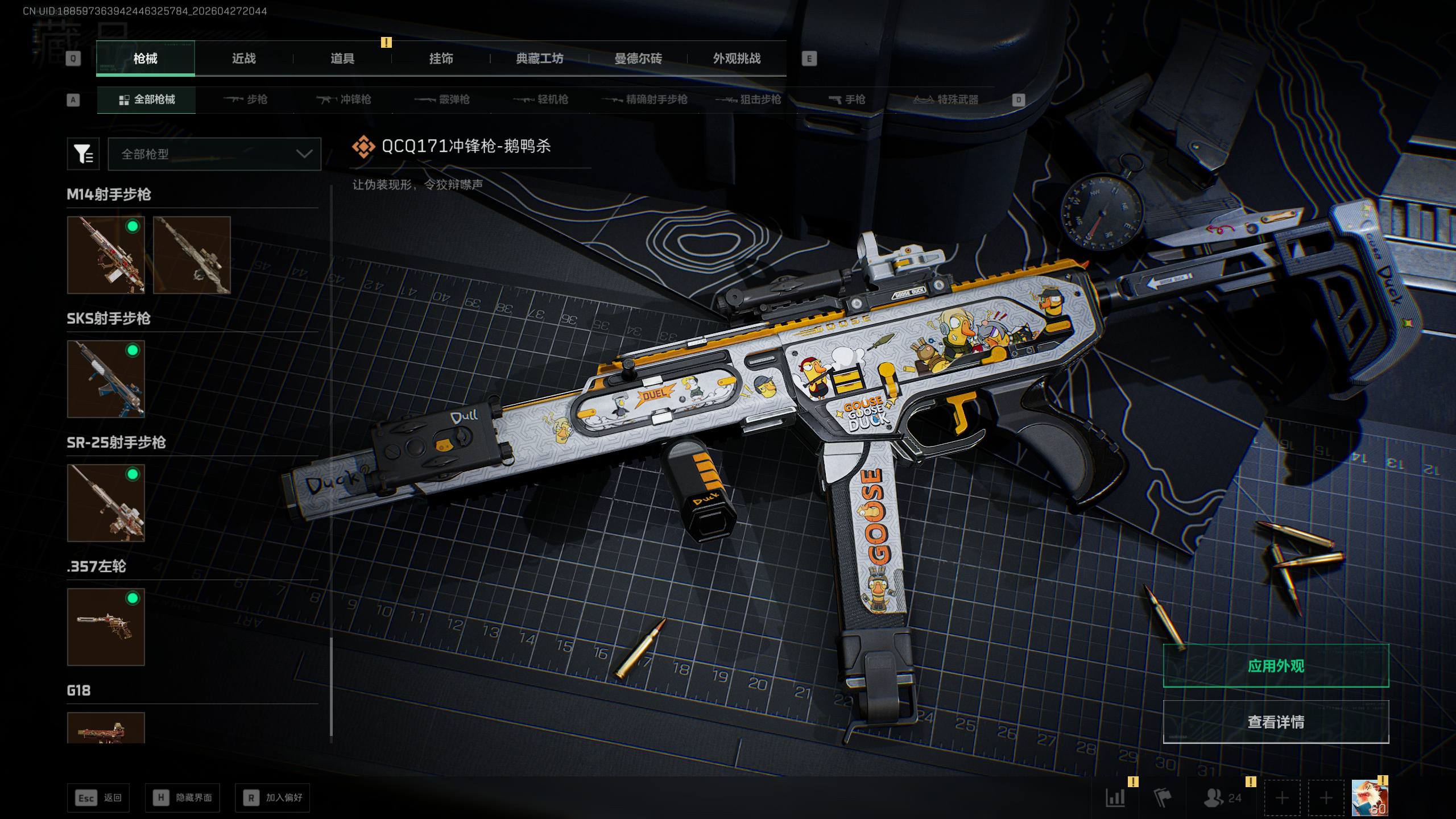Filter by 冲锋枪 submachine guns
The image size is (1456, 819).
[344, 100]
